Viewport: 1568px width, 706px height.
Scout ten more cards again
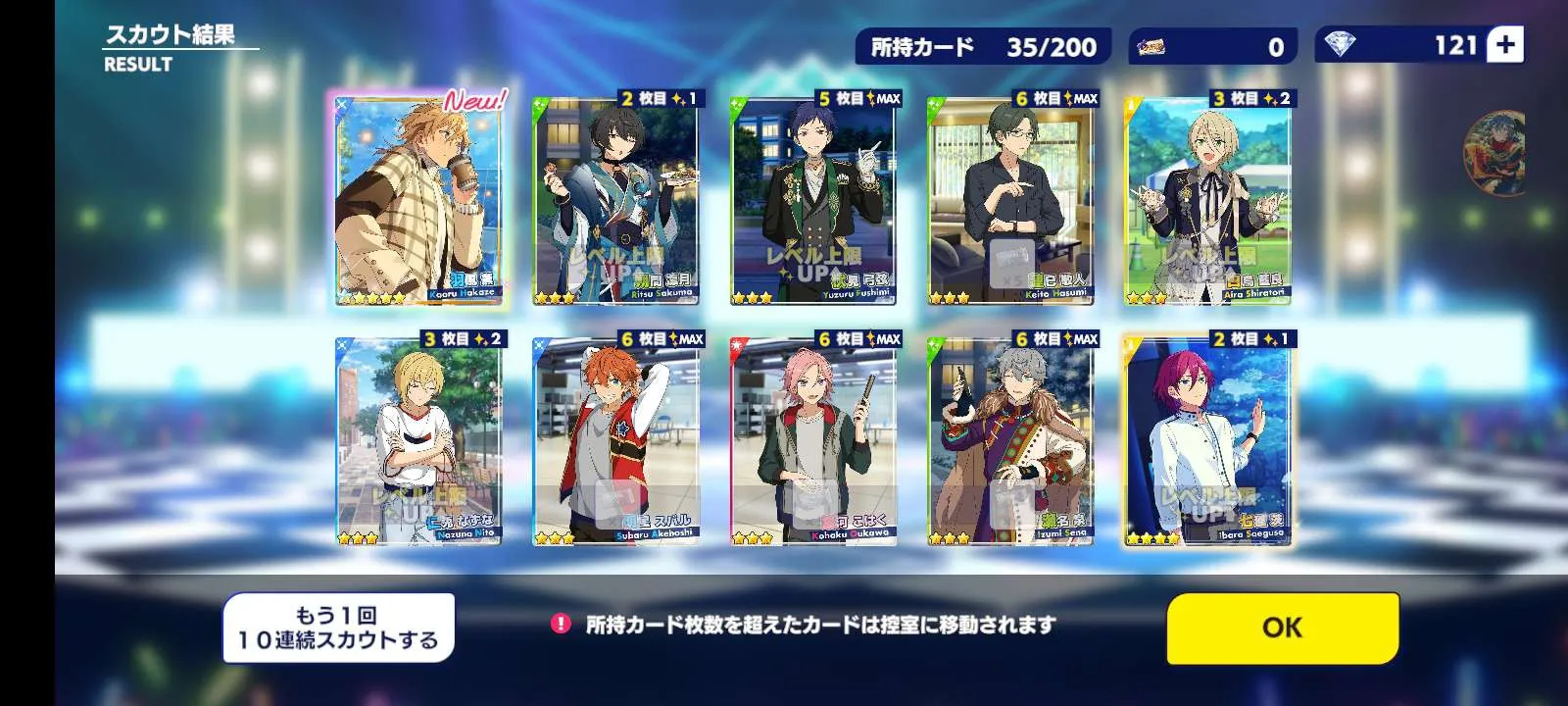point(338,628)
